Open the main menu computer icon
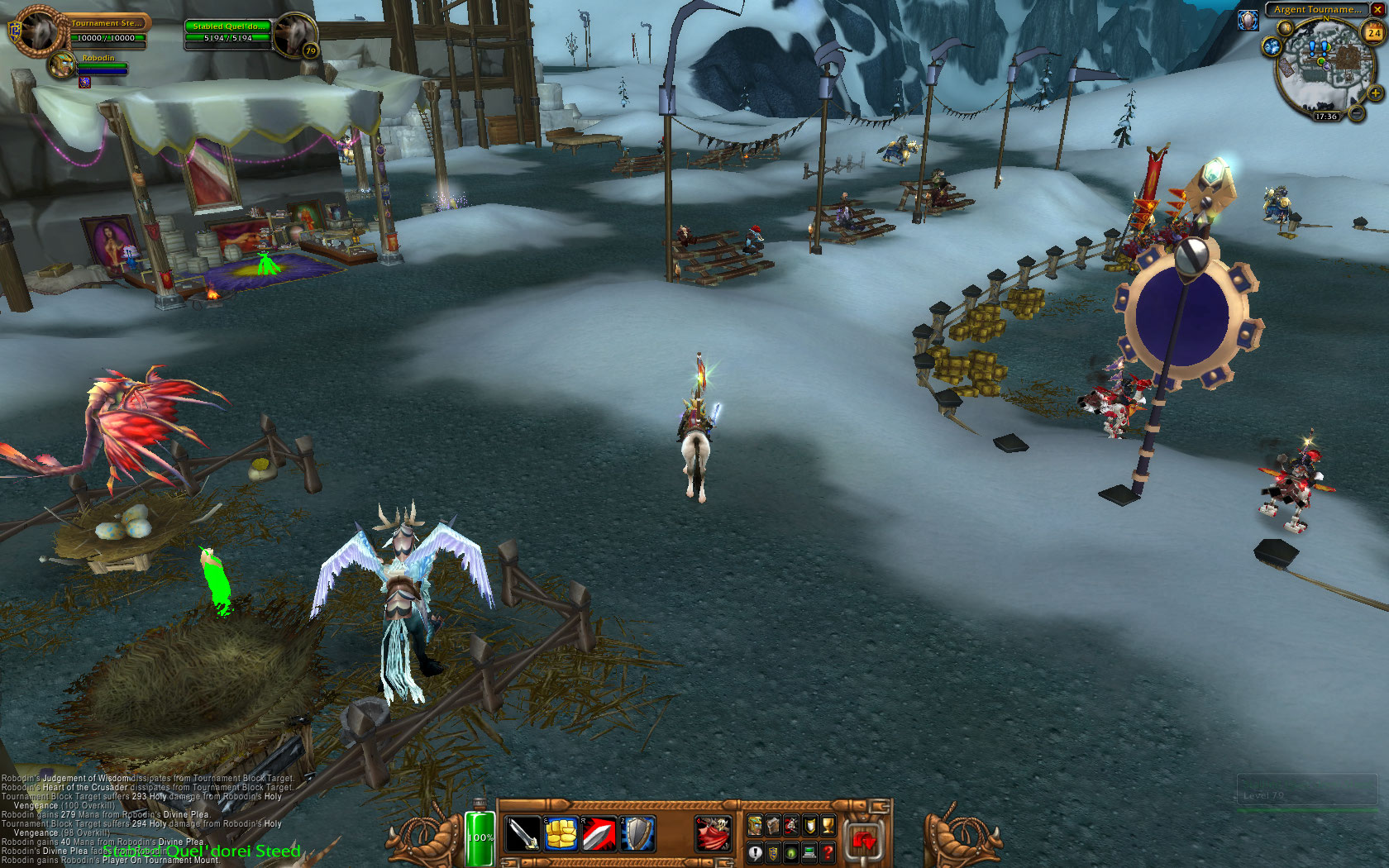This screenshot has width=1389, height=868. [x=809, y=852]
